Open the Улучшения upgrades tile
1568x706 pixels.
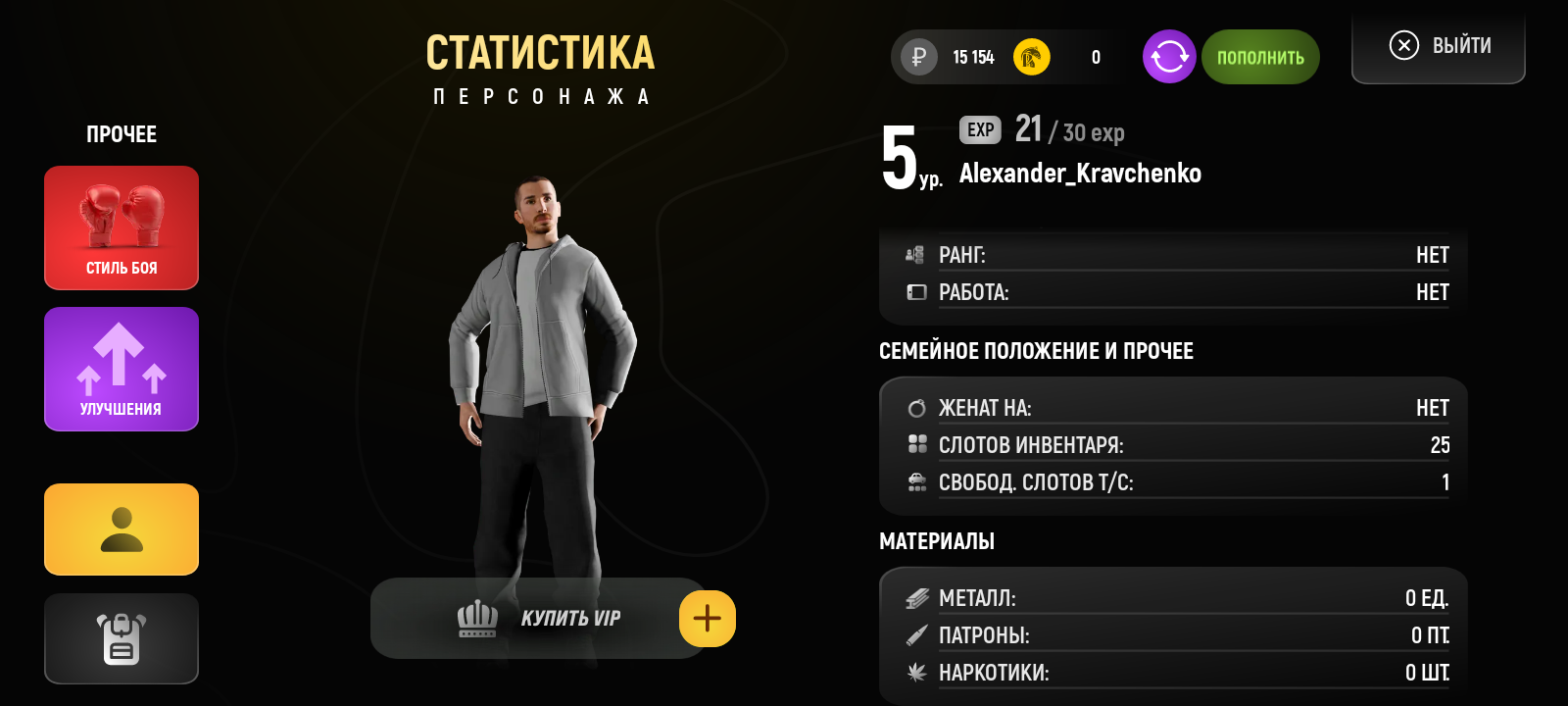click(122, 369)
